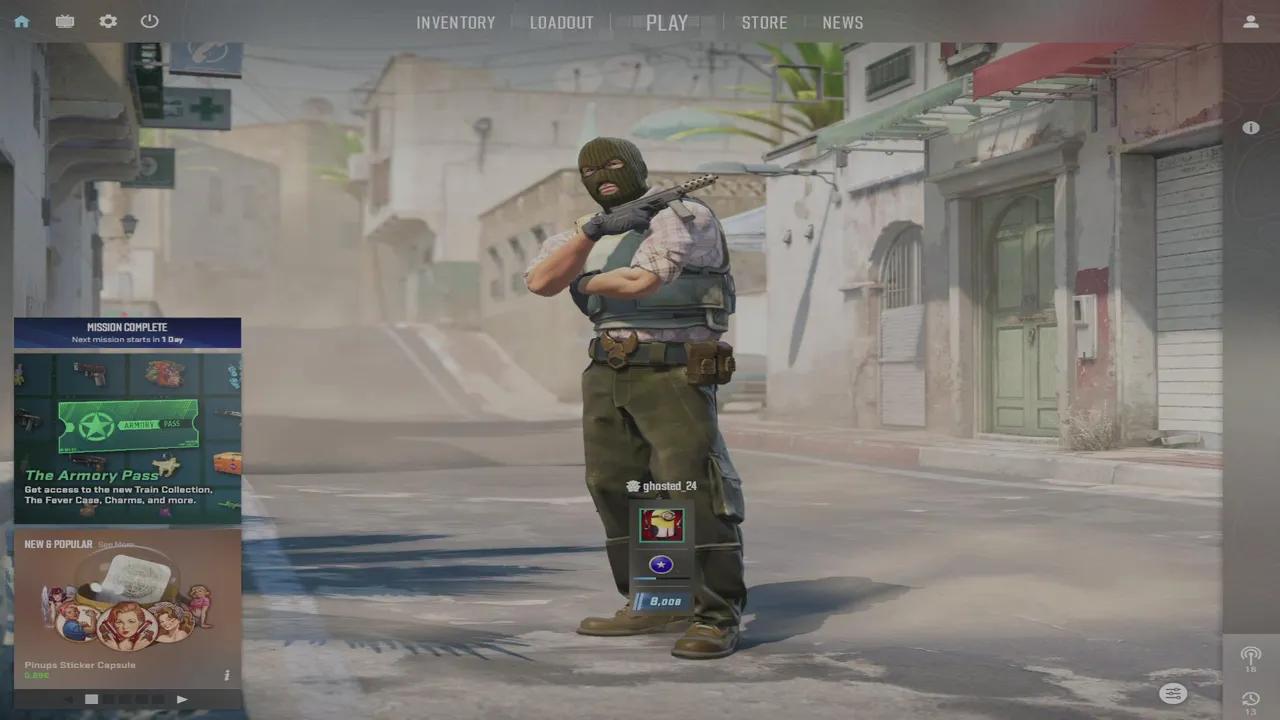
Task: Click the Minion avatar on ghosted_24's player card
Action: (661, 523)
